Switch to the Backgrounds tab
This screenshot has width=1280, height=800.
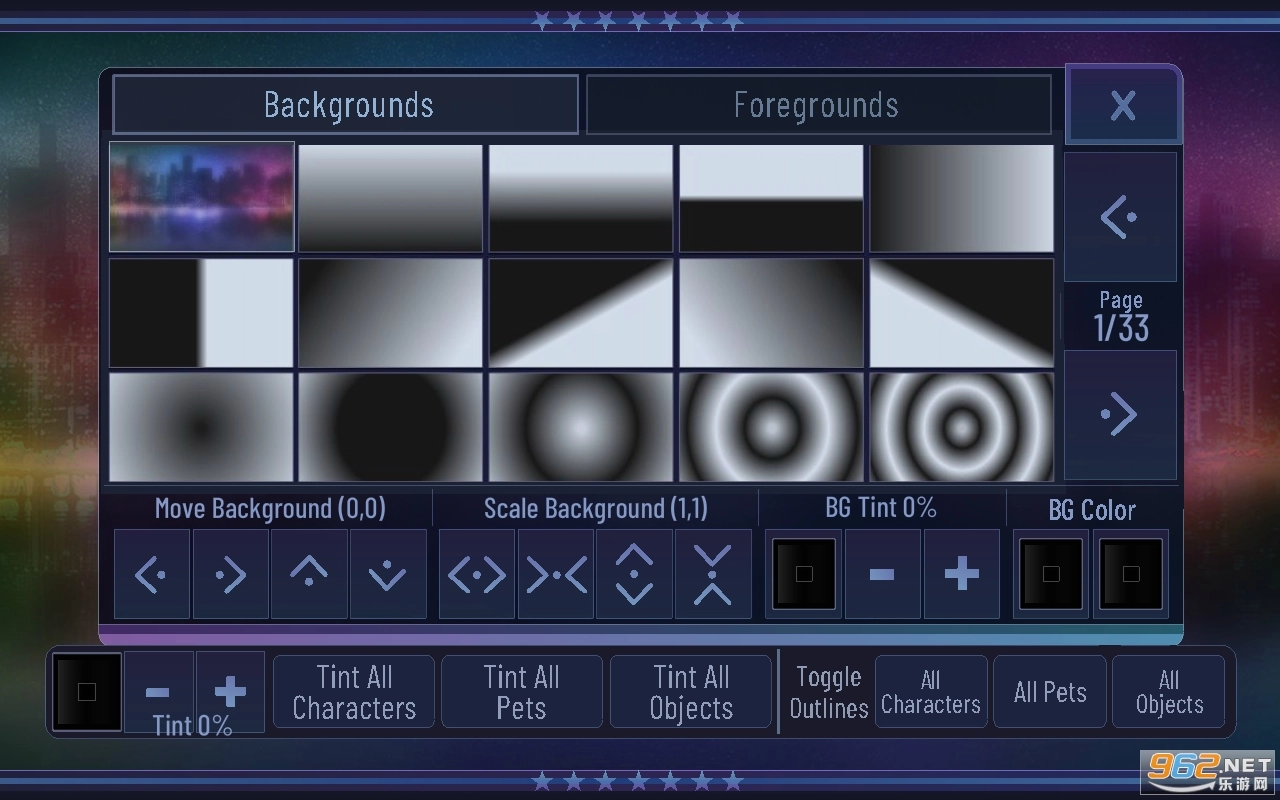coord(346,104)
